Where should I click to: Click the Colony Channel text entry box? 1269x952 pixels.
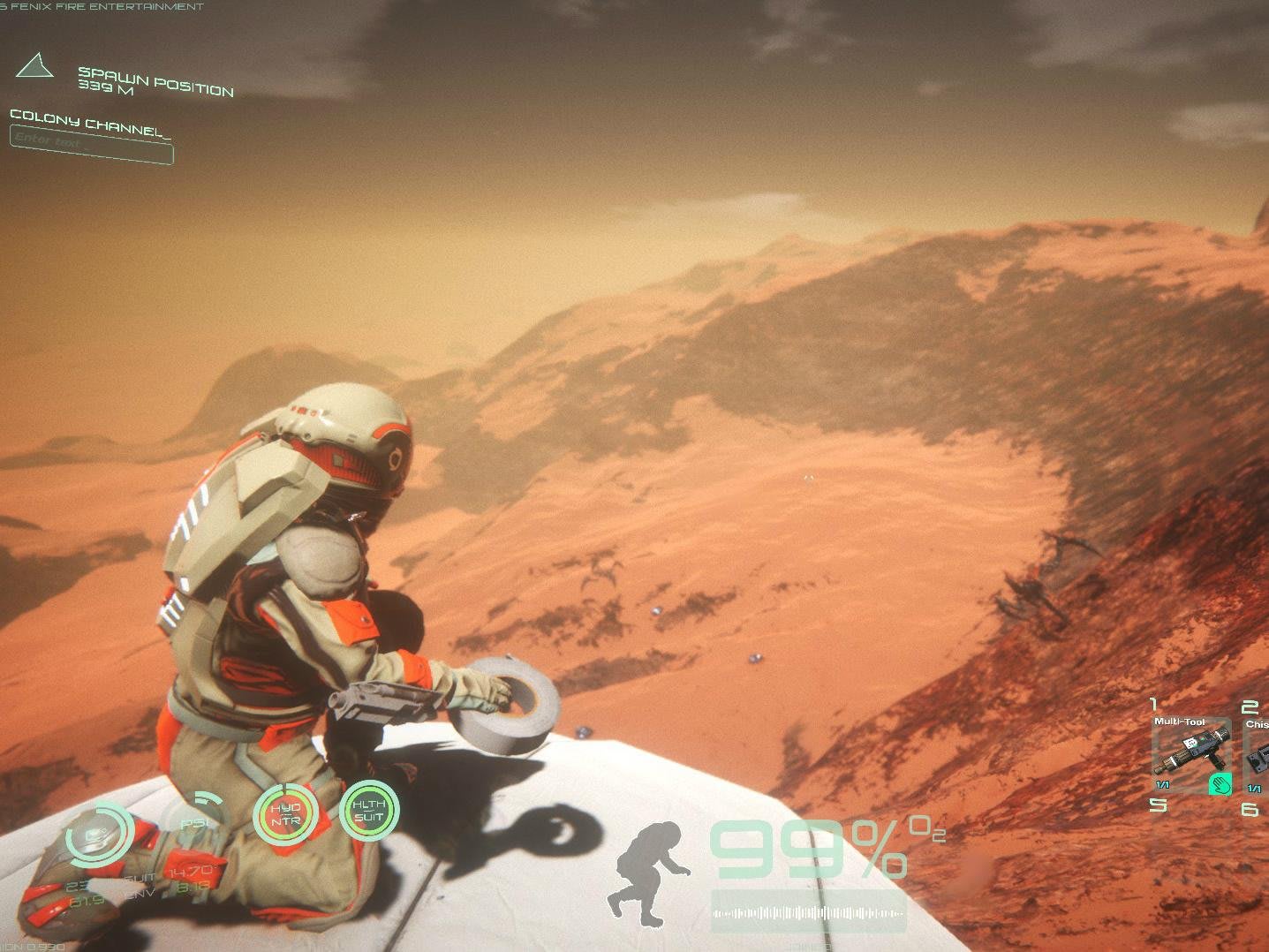[x=91, y=144]
